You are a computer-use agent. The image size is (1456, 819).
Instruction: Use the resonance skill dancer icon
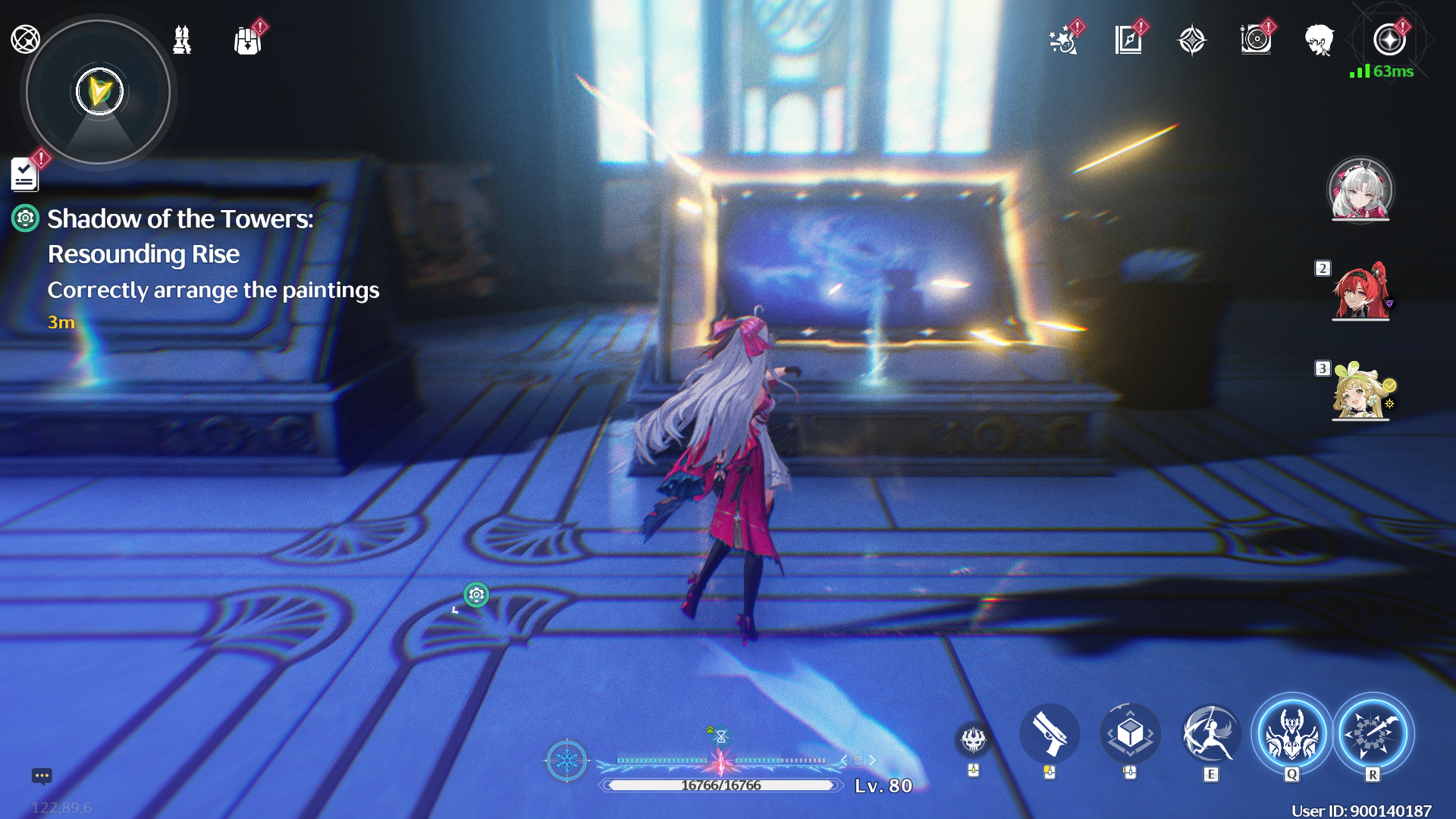1211,734
